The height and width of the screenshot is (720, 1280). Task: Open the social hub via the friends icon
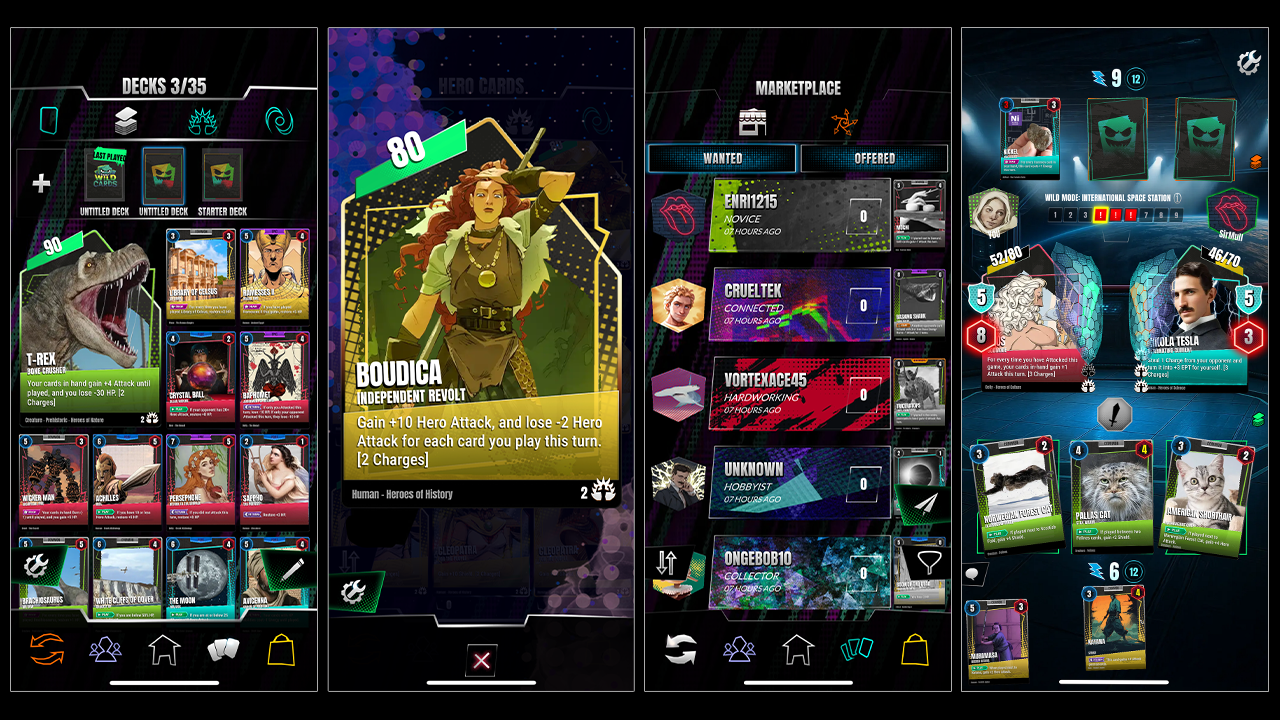click(104, 650)
